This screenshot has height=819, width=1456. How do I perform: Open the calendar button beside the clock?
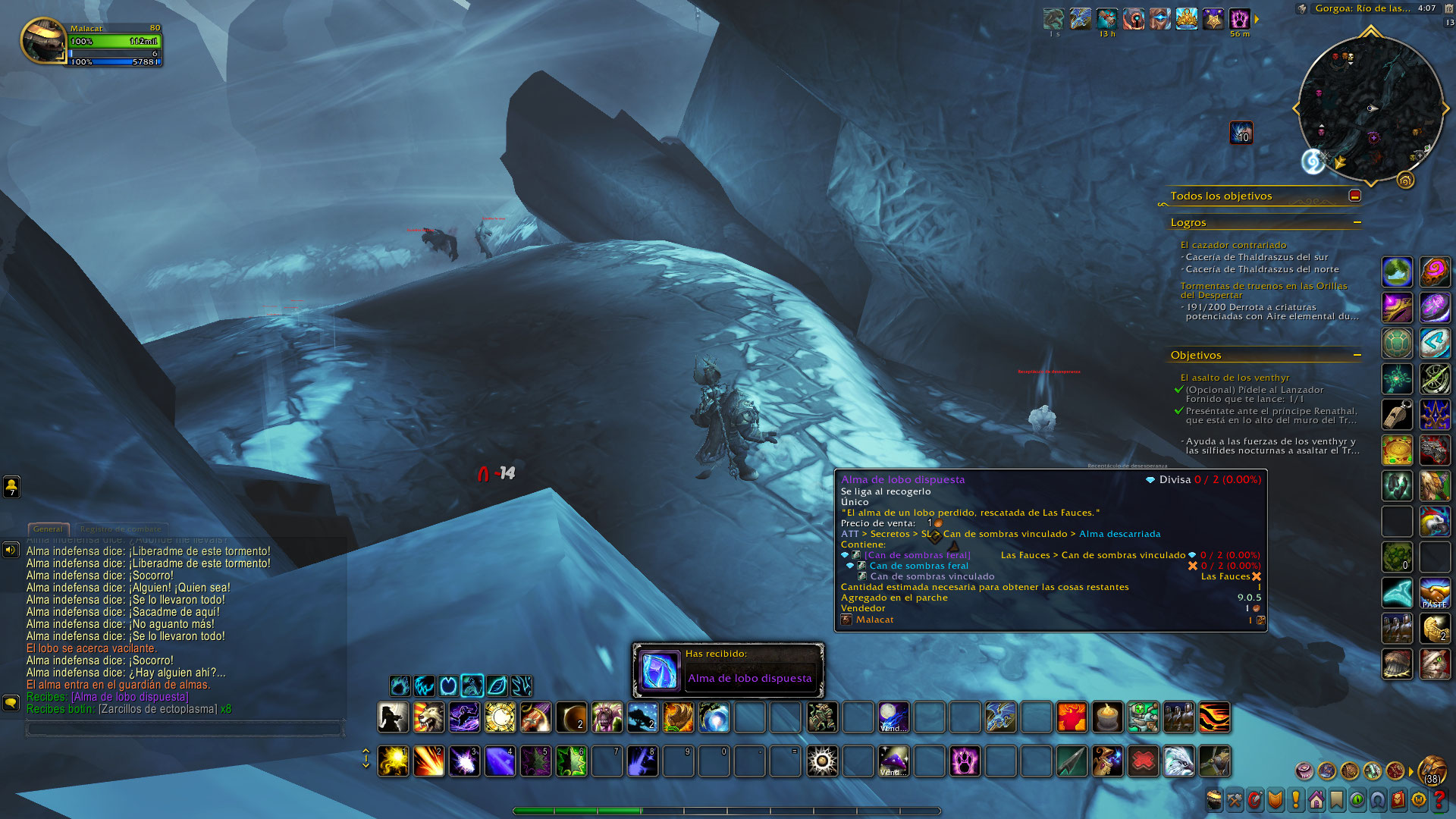click(x=1449, y=23)
